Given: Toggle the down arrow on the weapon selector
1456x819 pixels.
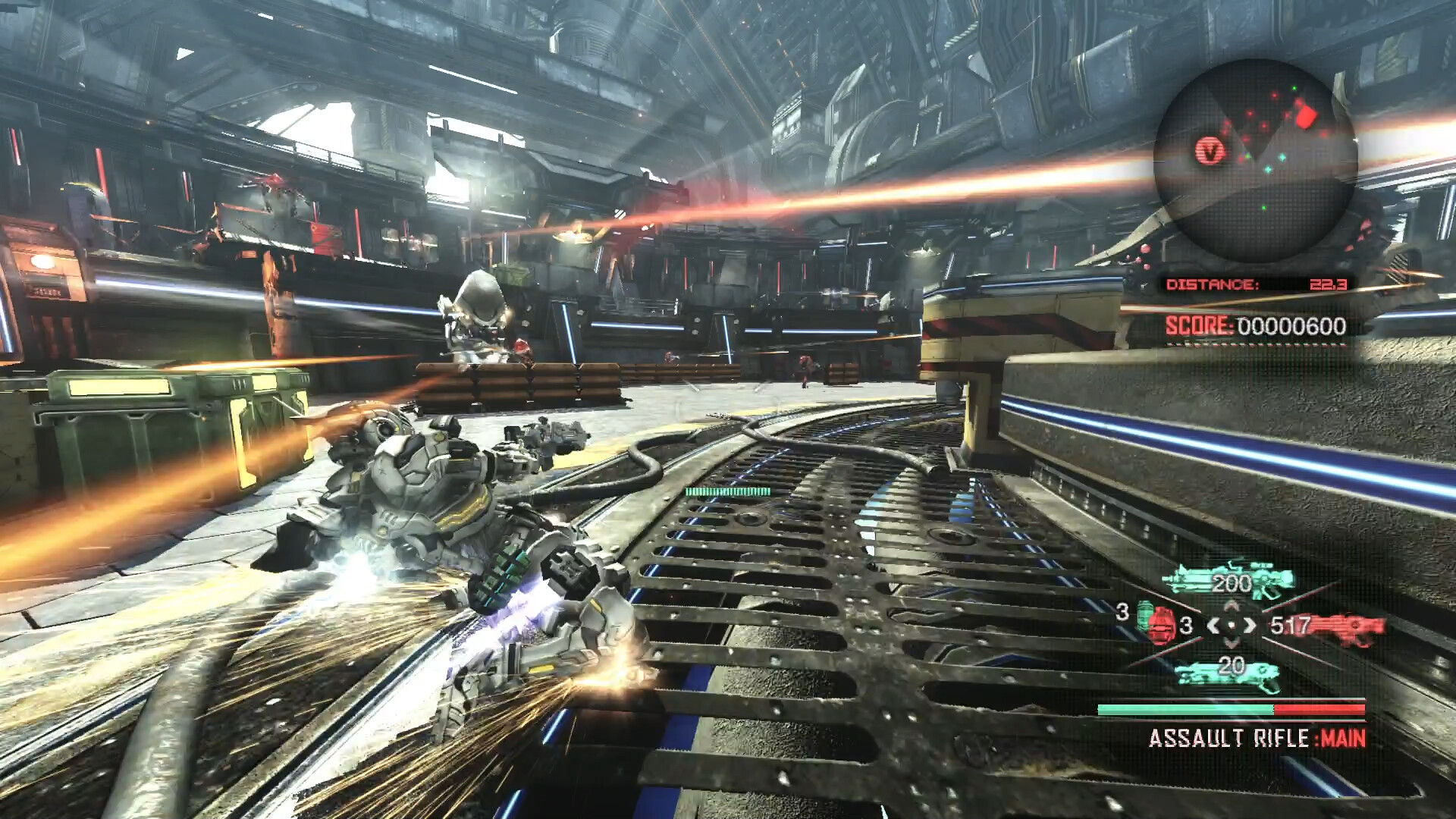Looking at the screenshot, I should pyautogui.click(x=1232, y=643).
